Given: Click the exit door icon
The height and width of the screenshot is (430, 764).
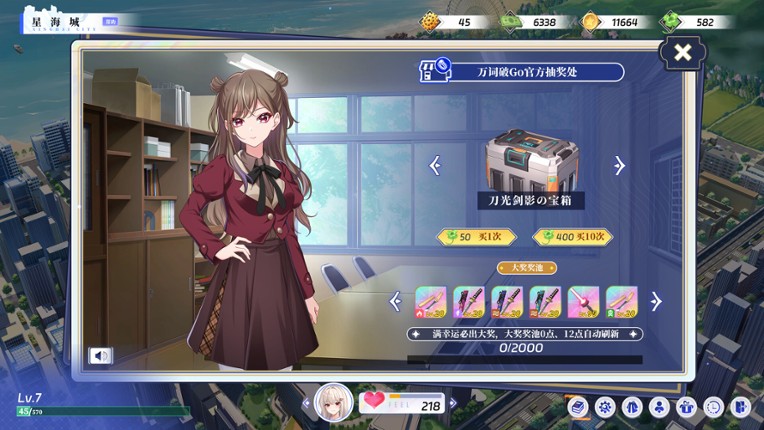Looking at the screenshot, I should point(740,407).
